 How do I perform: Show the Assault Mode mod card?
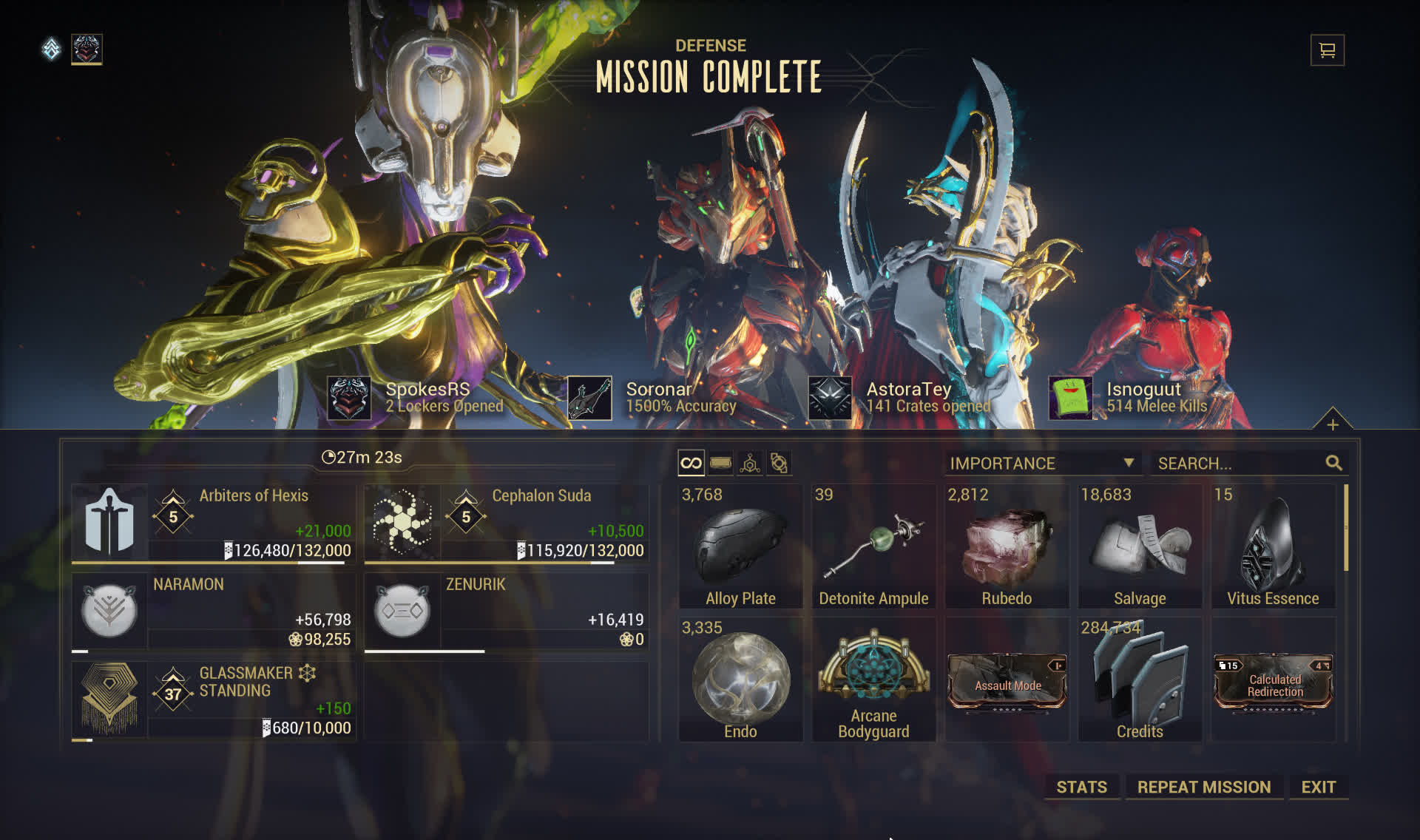click(x=1007, y=682)
